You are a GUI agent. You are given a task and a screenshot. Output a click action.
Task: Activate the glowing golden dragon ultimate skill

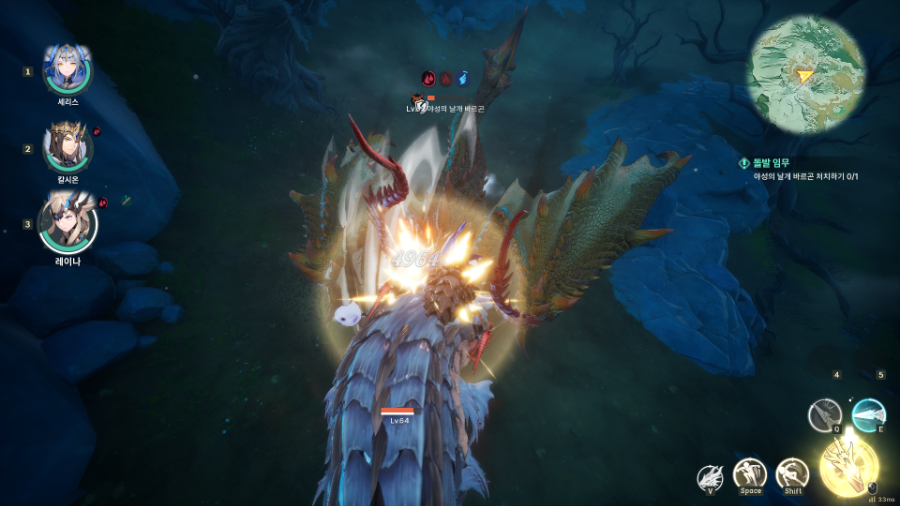[x=849, y=465]
